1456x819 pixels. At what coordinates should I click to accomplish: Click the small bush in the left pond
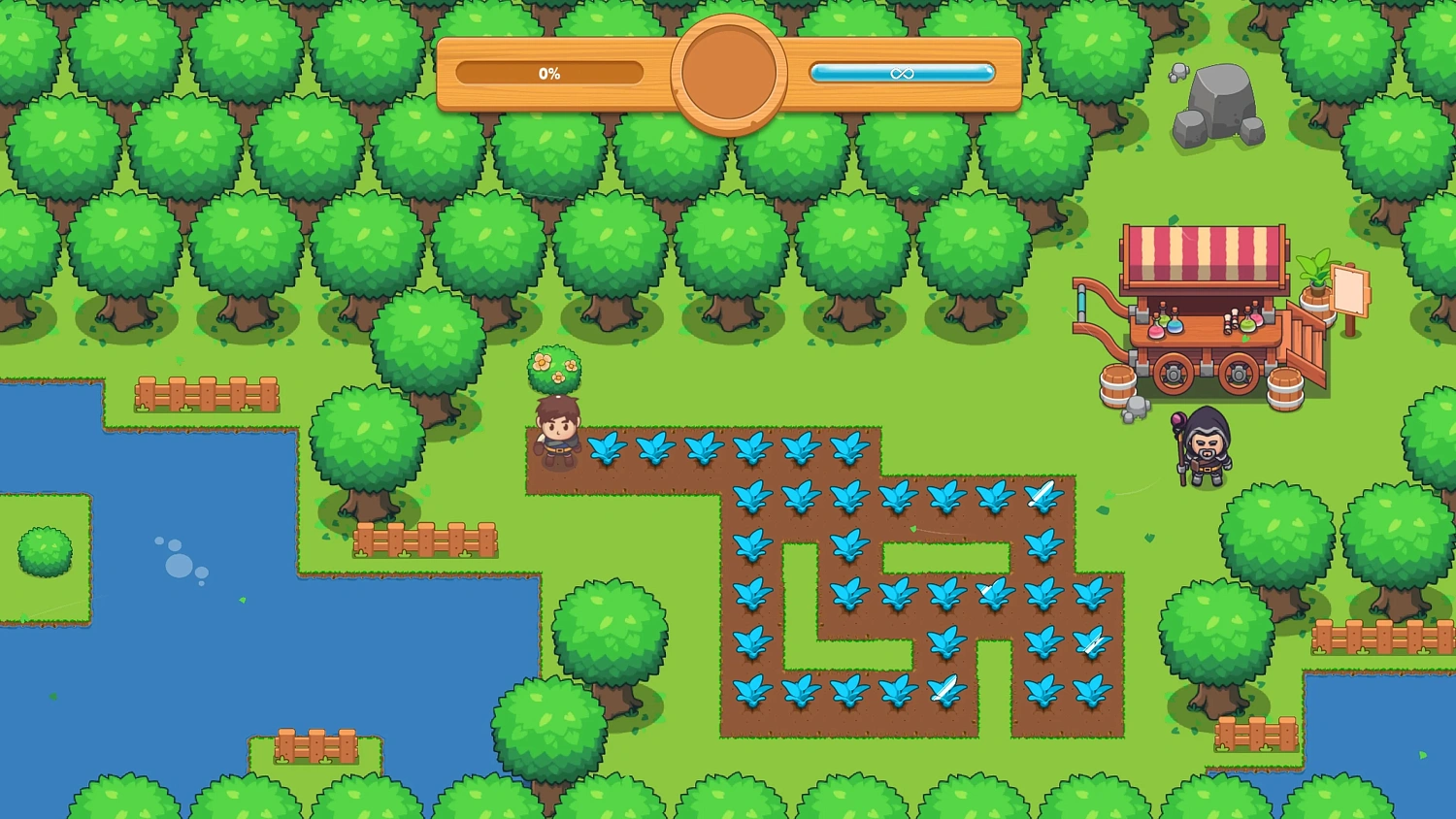(x=44, y=550)
